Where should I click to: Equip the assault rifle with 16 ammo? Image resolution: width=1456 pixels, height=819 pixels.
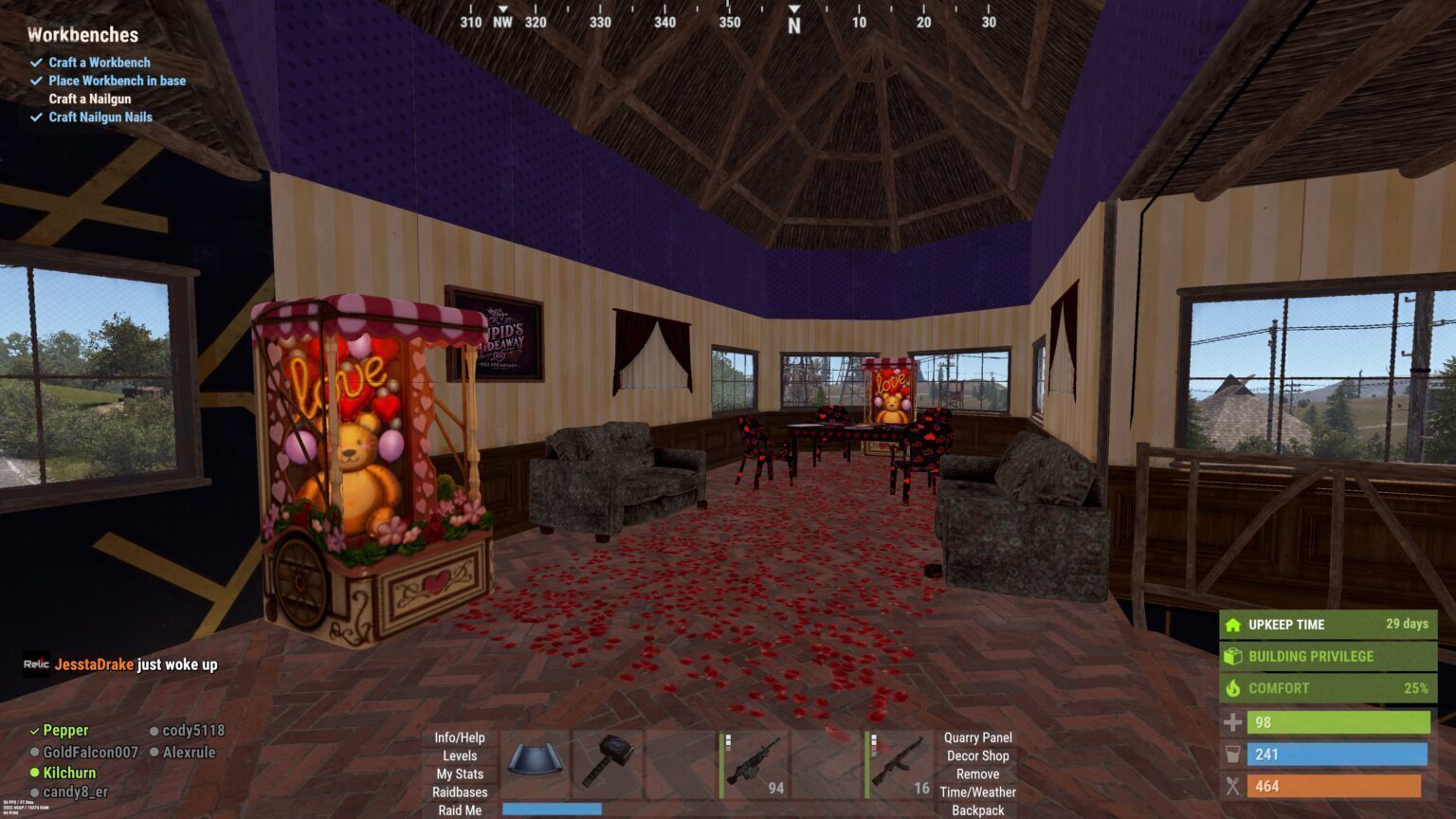(x=899, y=761)
